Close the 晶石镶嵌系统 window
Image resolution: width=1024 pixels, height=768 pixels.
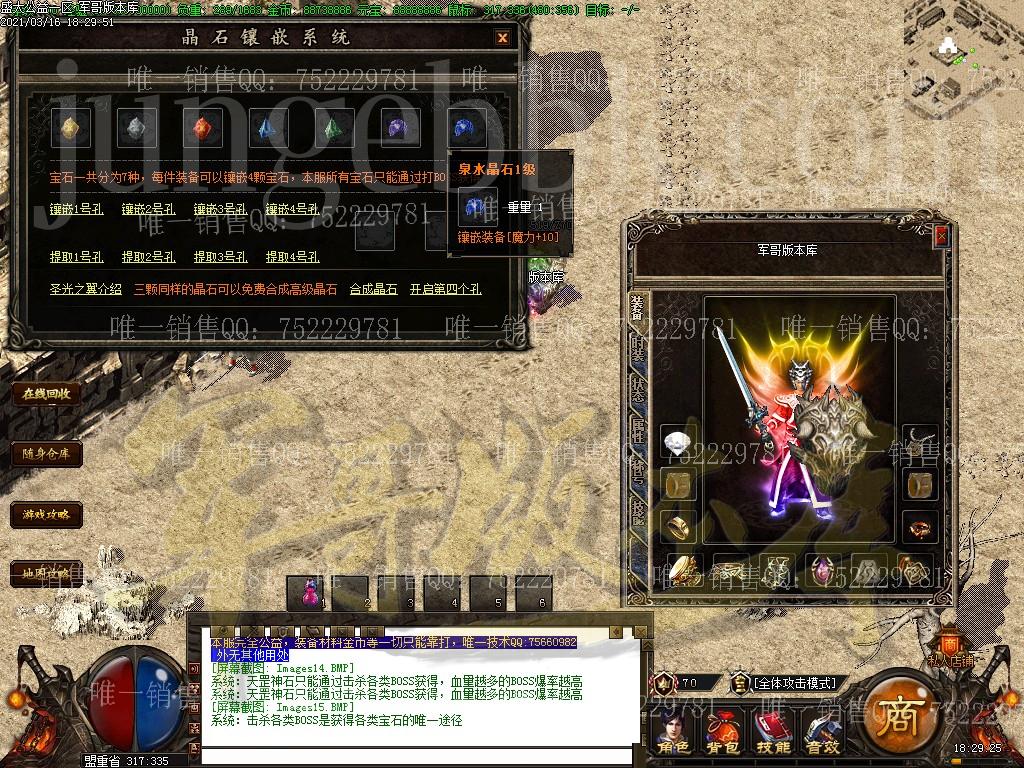(x=502, y=38)
